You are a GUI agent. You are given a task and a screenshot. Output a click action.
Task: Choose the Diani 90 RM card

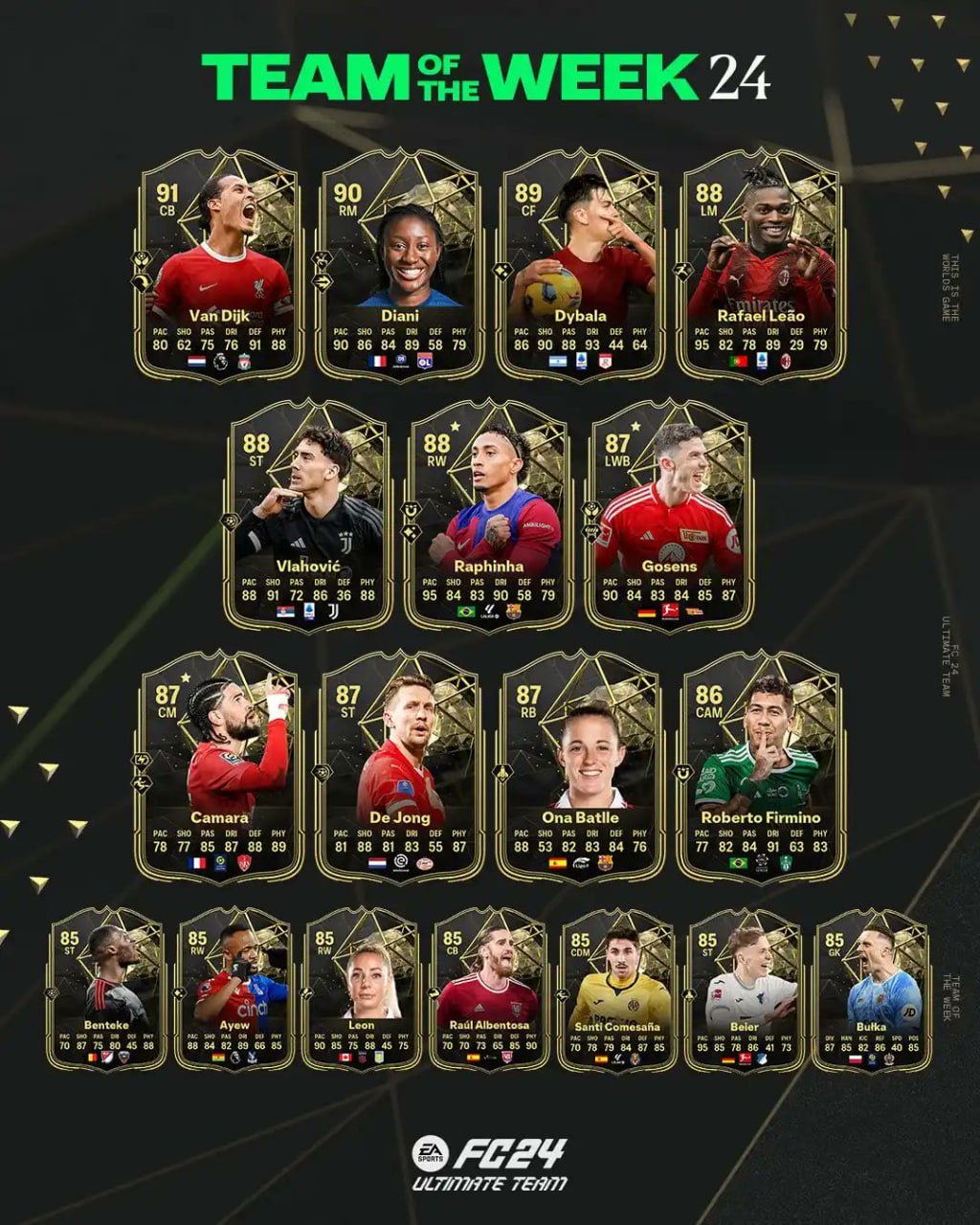click(399, 263)
